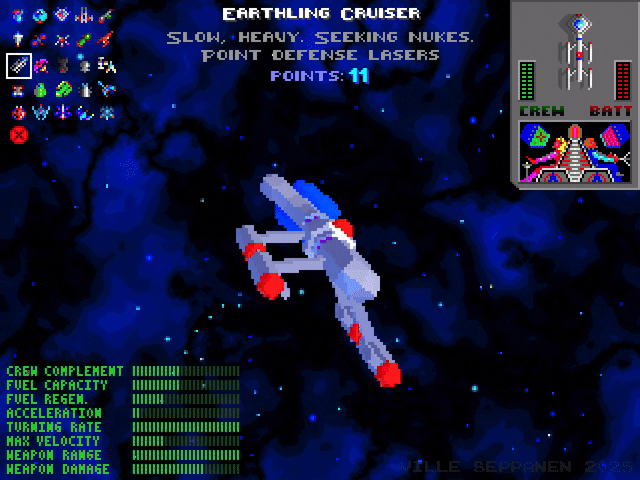Select the highlighted Earthling Cruiser icon

[19, 65]
